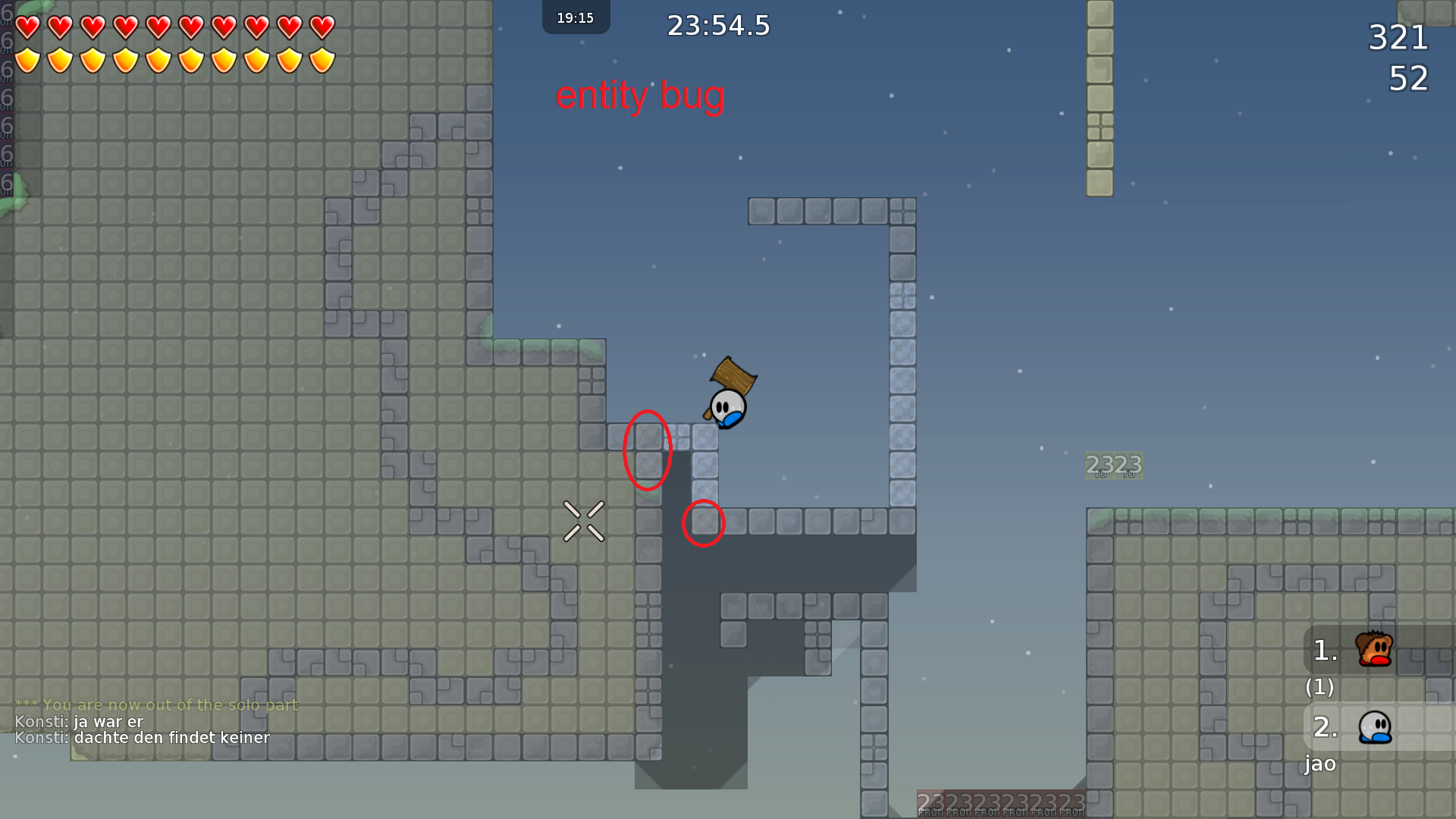Select the 'entity bug' red label

(641, 96)
